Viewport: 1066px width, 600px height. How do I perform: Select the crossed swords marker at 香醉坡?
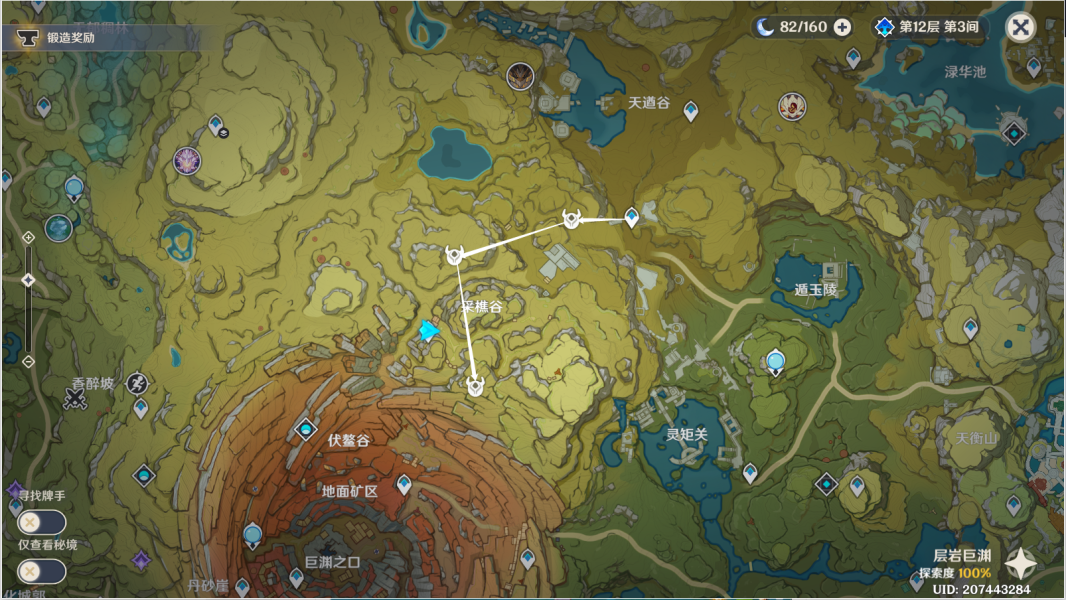(x=75, y=398)
